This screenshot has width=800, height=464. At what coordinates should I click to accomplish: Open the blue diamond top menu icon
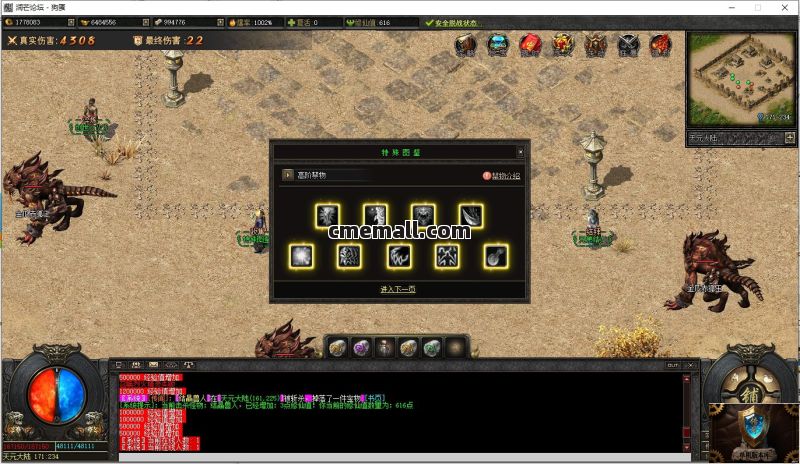pos(497,44)
